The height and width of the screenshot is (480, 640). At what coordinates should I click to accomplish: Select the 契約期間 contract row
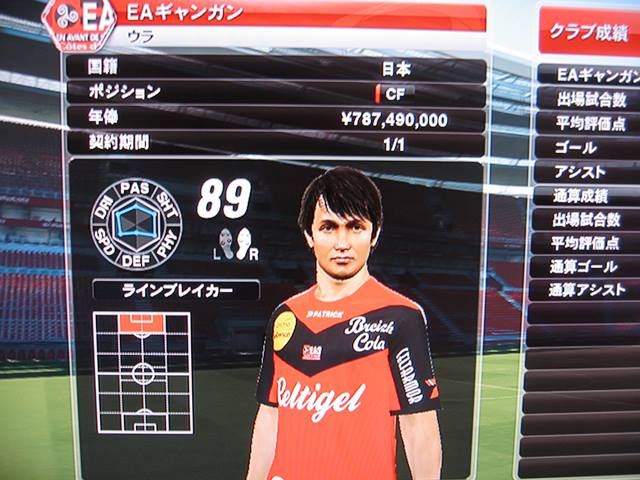(275, 143)
